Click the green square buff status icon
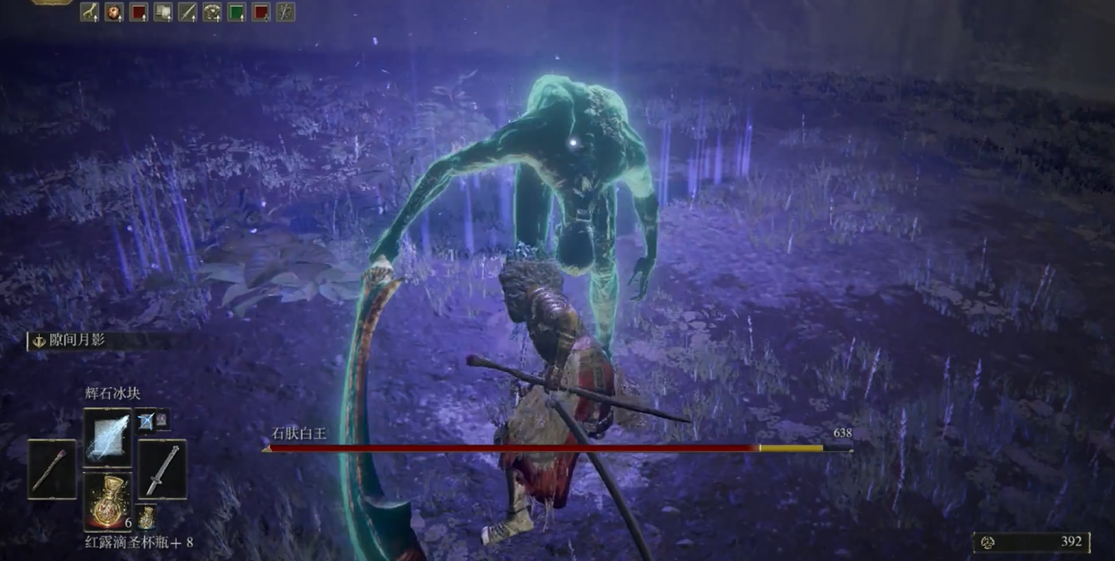Image resolution: width=1115 pixels, height=561 pixels. (237, 12)
